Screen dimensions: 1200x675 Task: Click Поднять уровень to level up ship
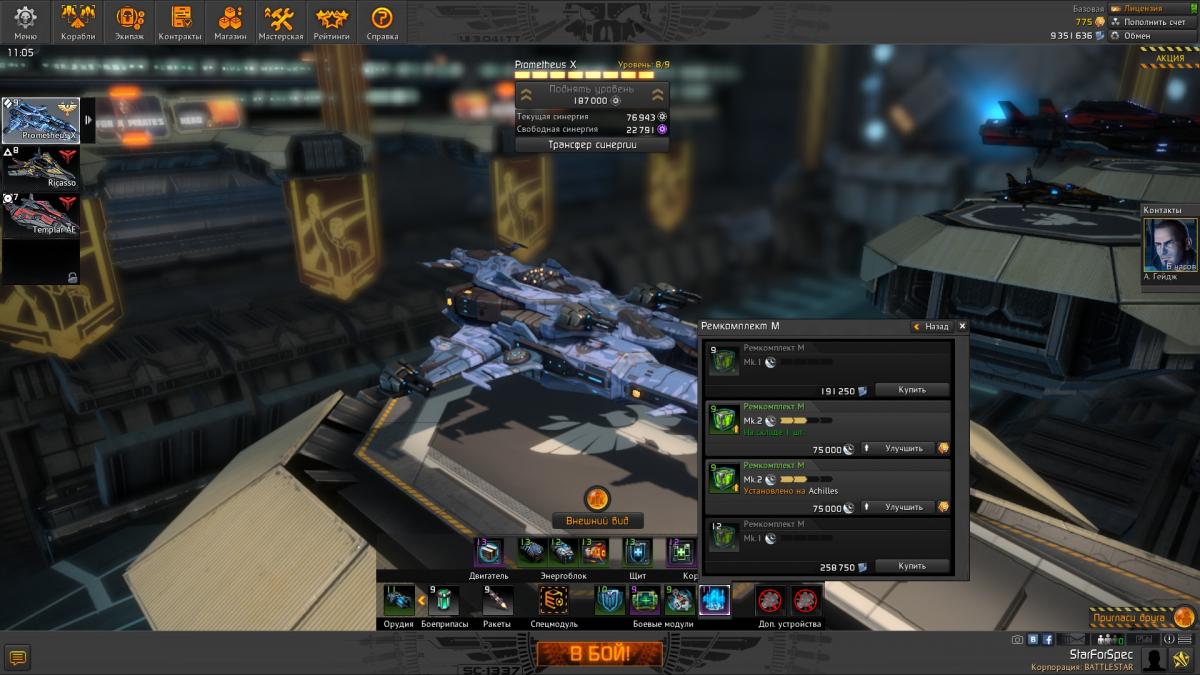[591, 95]
